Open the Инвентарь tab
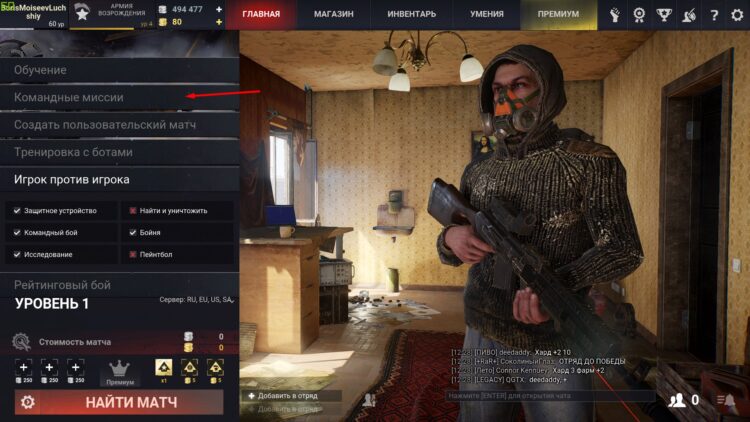Viewport: 750px width, 422px height. tap(411, 15)
